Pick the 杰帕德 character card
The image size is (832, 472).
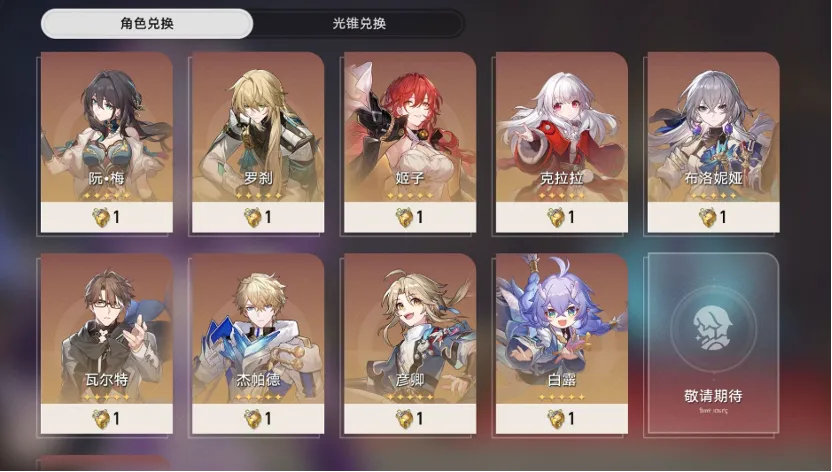click(x=257, y=343)
